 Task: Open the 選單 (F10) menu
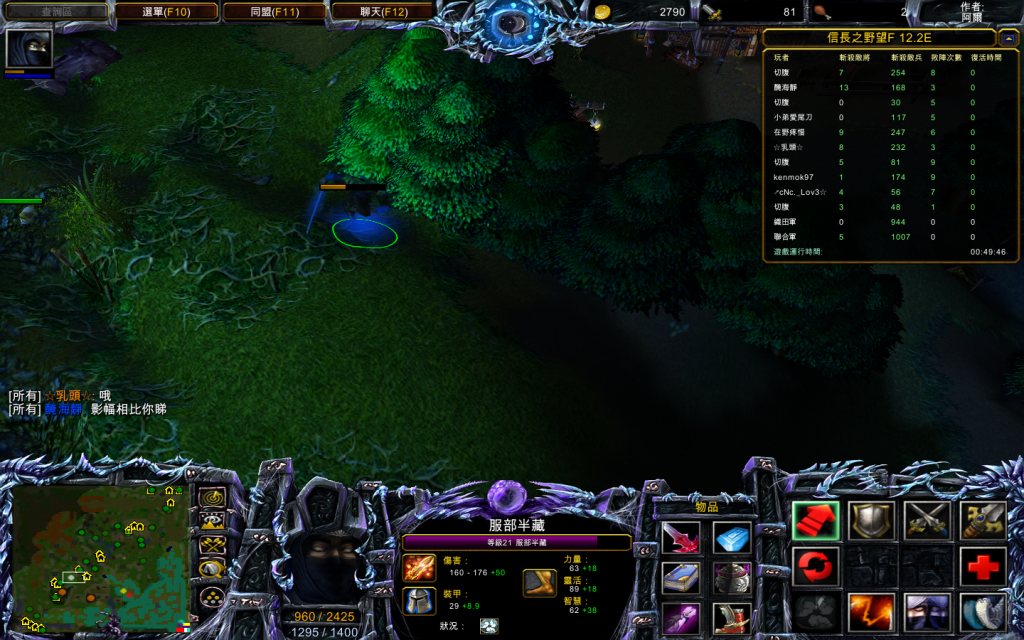[x=166, y=12]
